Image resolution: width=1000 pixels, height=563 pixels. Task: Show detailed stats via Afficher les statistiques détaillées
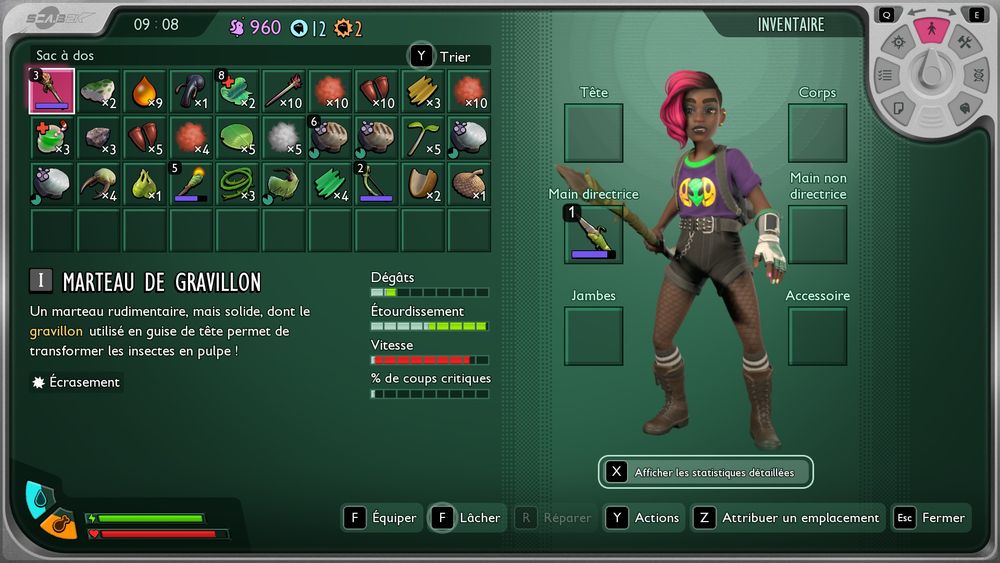705,472
